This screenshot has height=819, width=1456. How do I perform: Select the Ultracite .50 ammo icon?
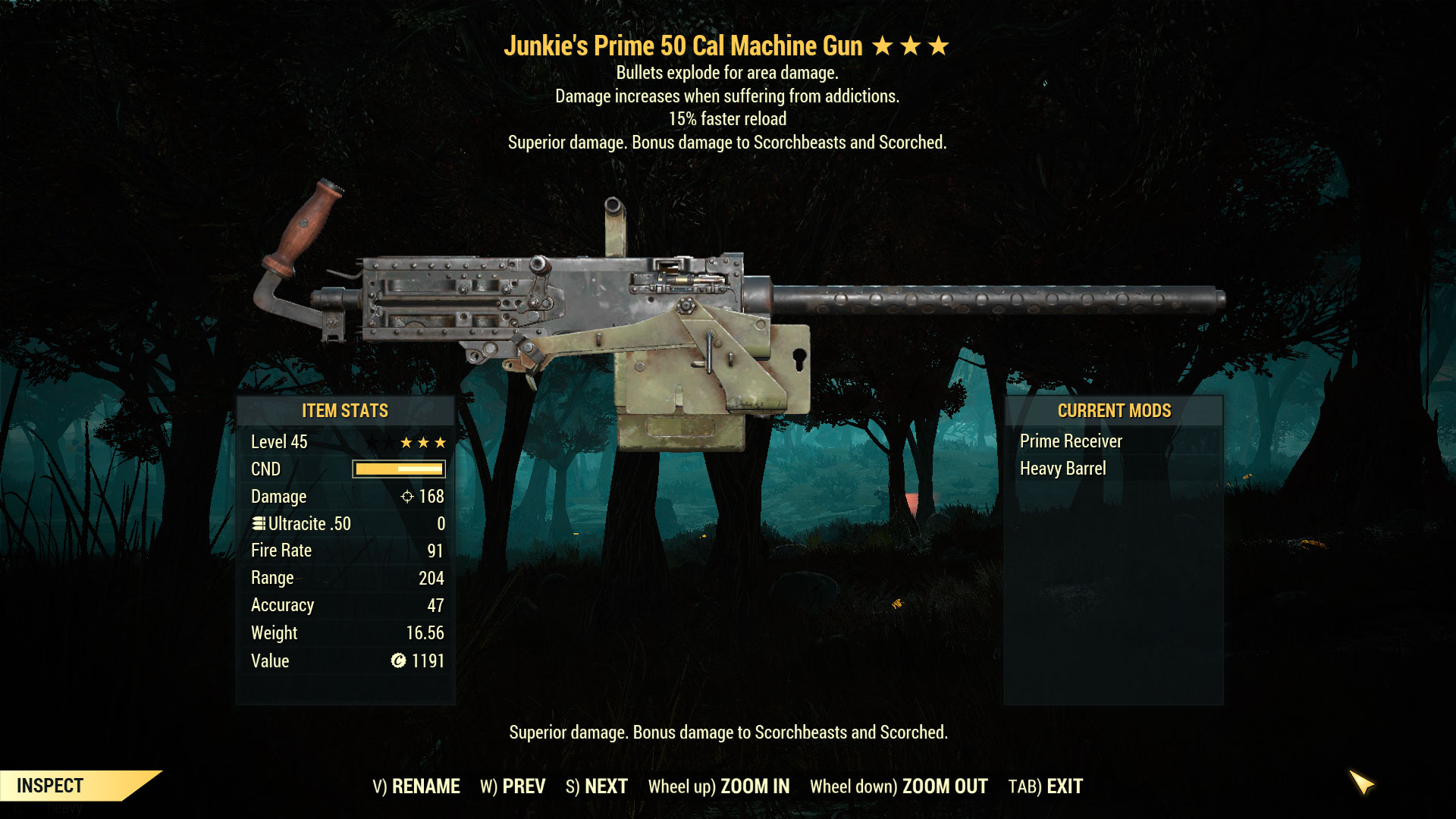coord(258,523)
